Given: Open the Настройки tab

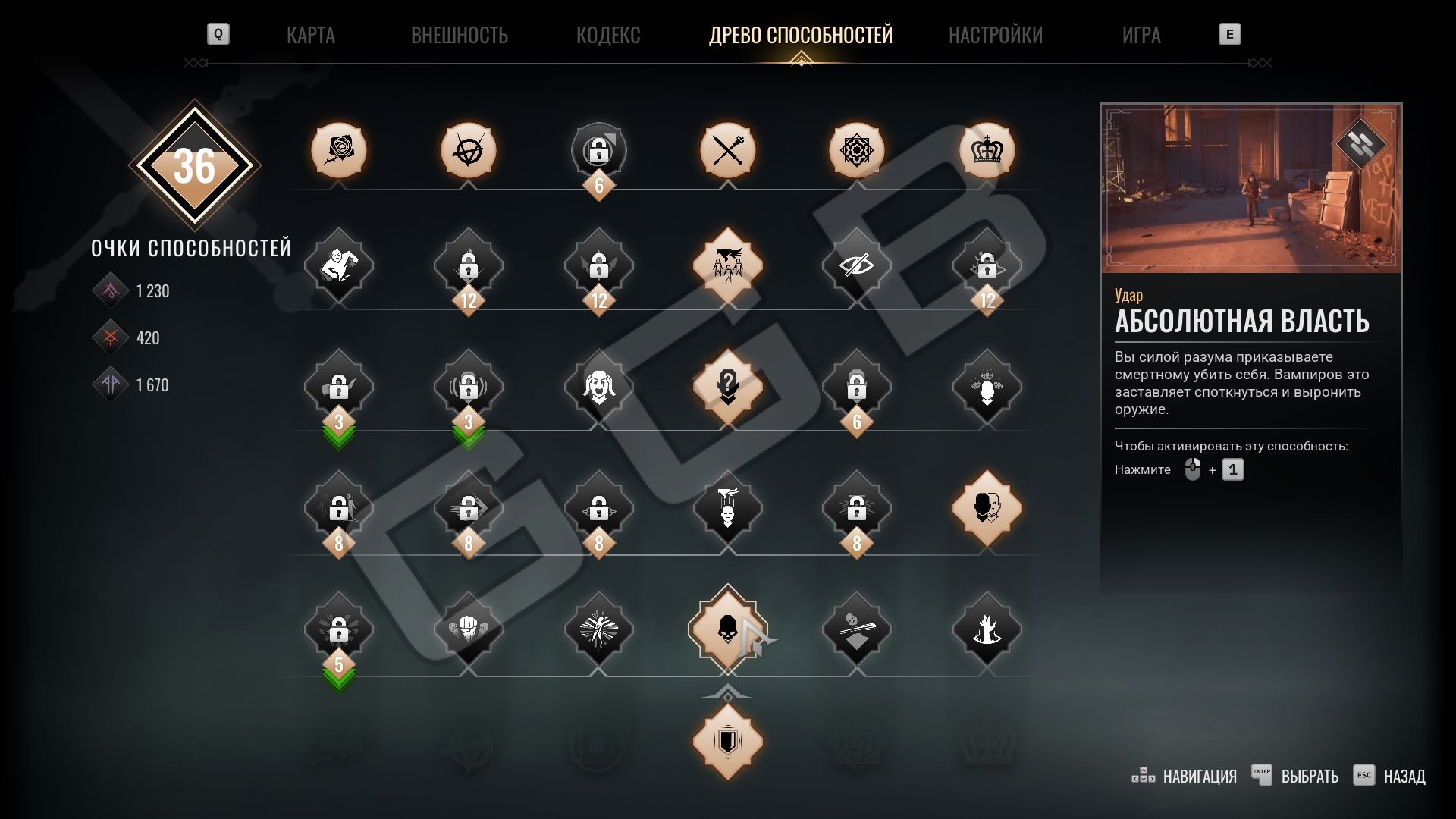Looking at the screenshot, I should 995,35.
